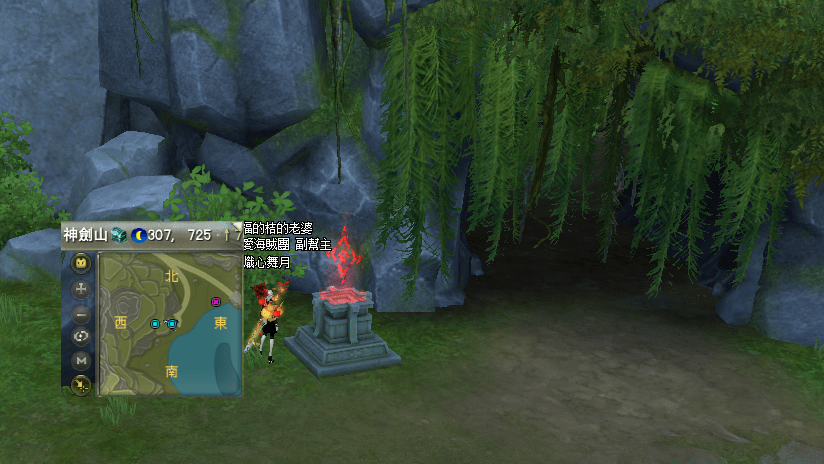
Task: Collapse the minimap with the arrow button
Action: pyautogui.click(x=82, y=384)
